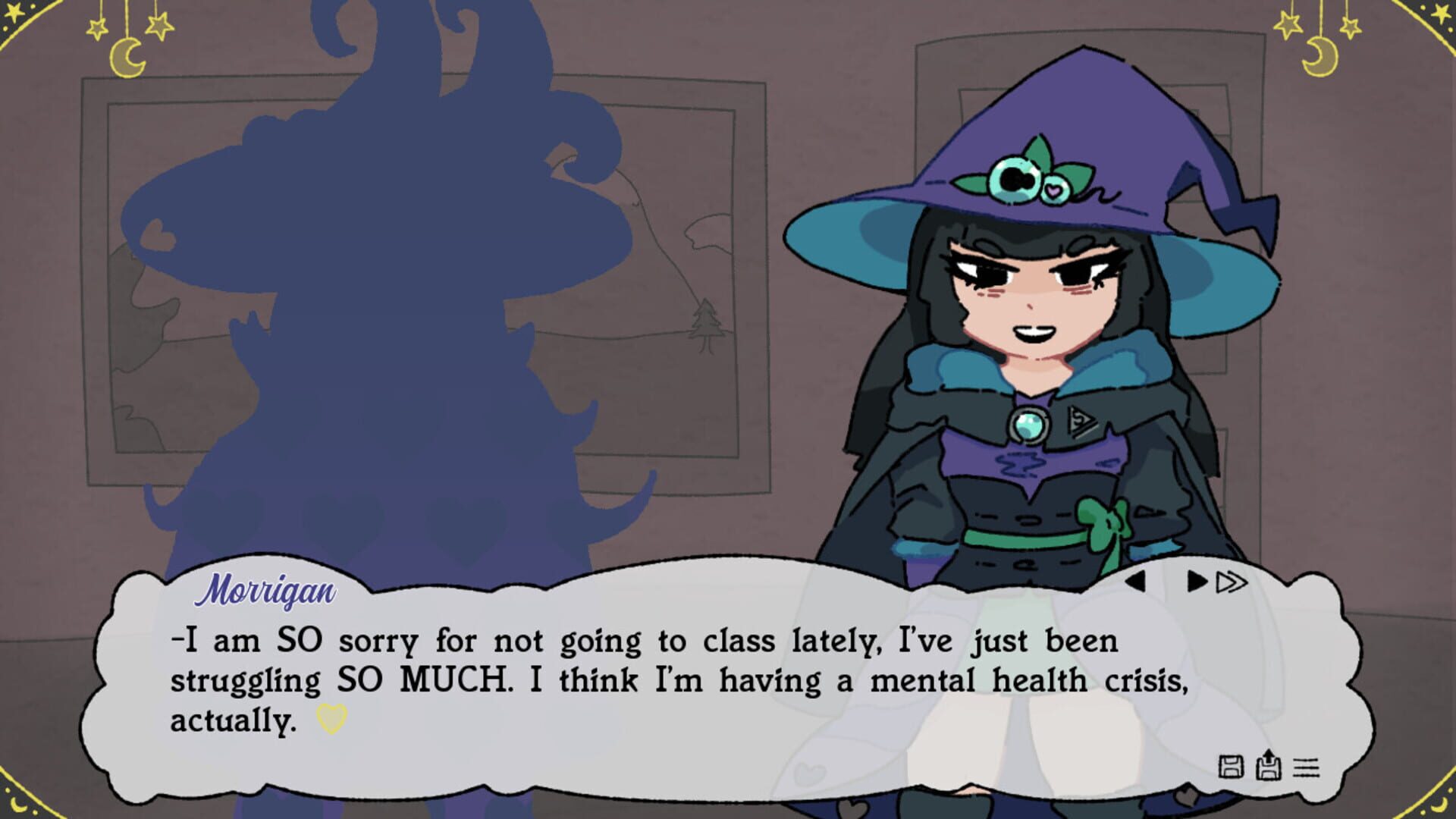Open the save menu via the floppy disk icon
The width and height of the screenshot is (1456, 819).
[x=1232, y=767]
